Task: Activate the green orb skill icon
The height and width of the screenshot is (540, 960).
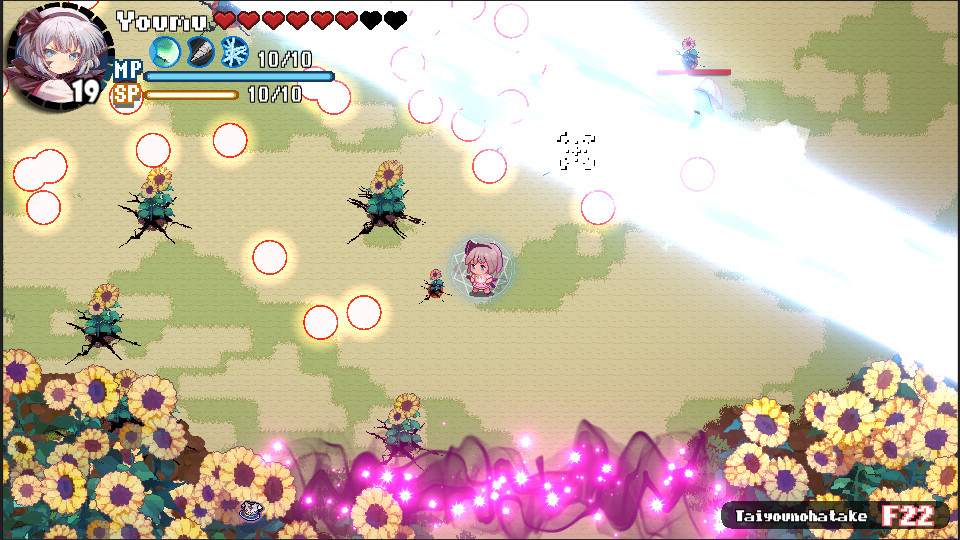Action: point(165,51)
